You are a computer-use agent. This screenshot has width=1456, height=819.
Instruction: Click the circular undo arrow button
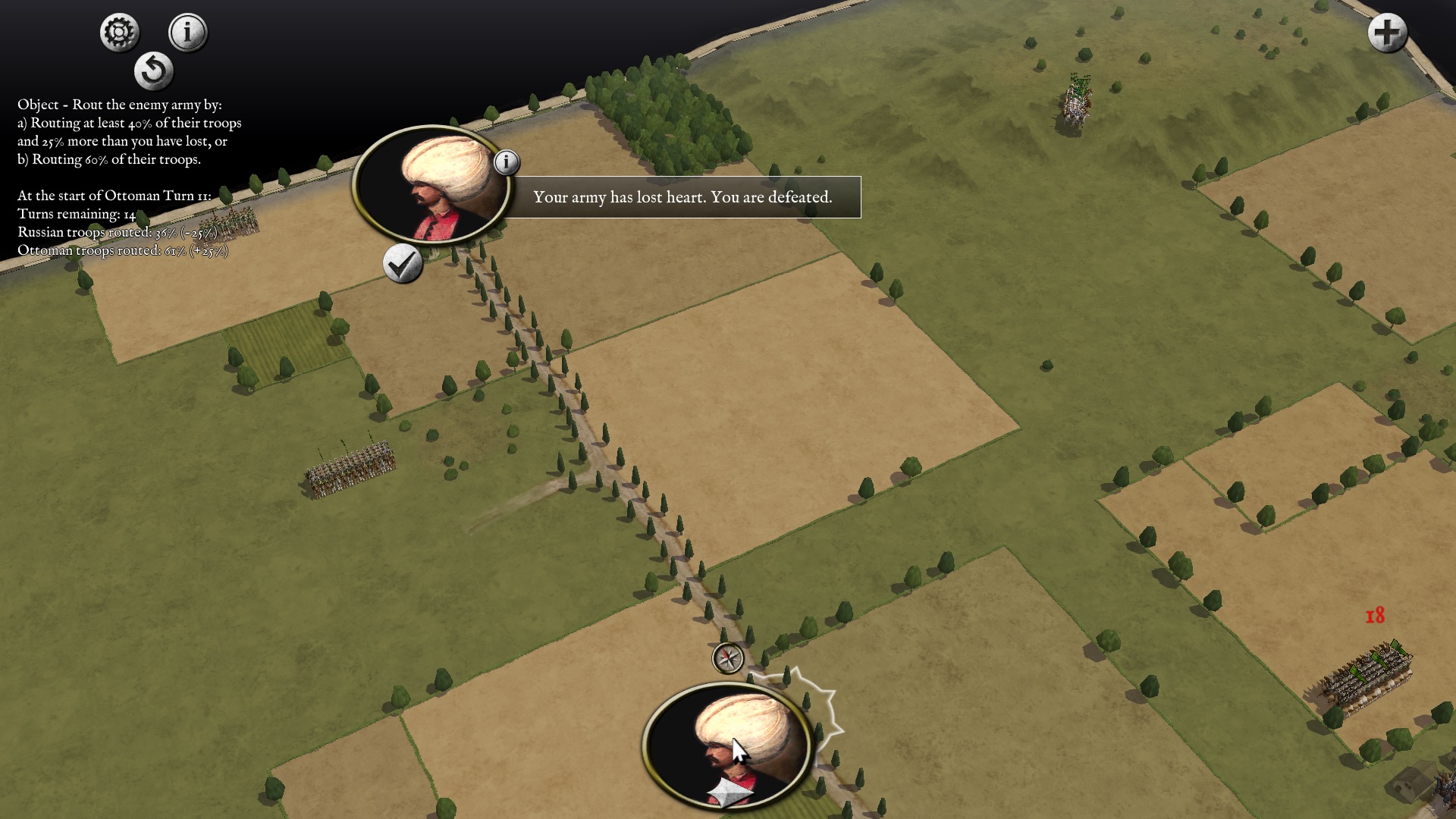[x=154, y=71]
